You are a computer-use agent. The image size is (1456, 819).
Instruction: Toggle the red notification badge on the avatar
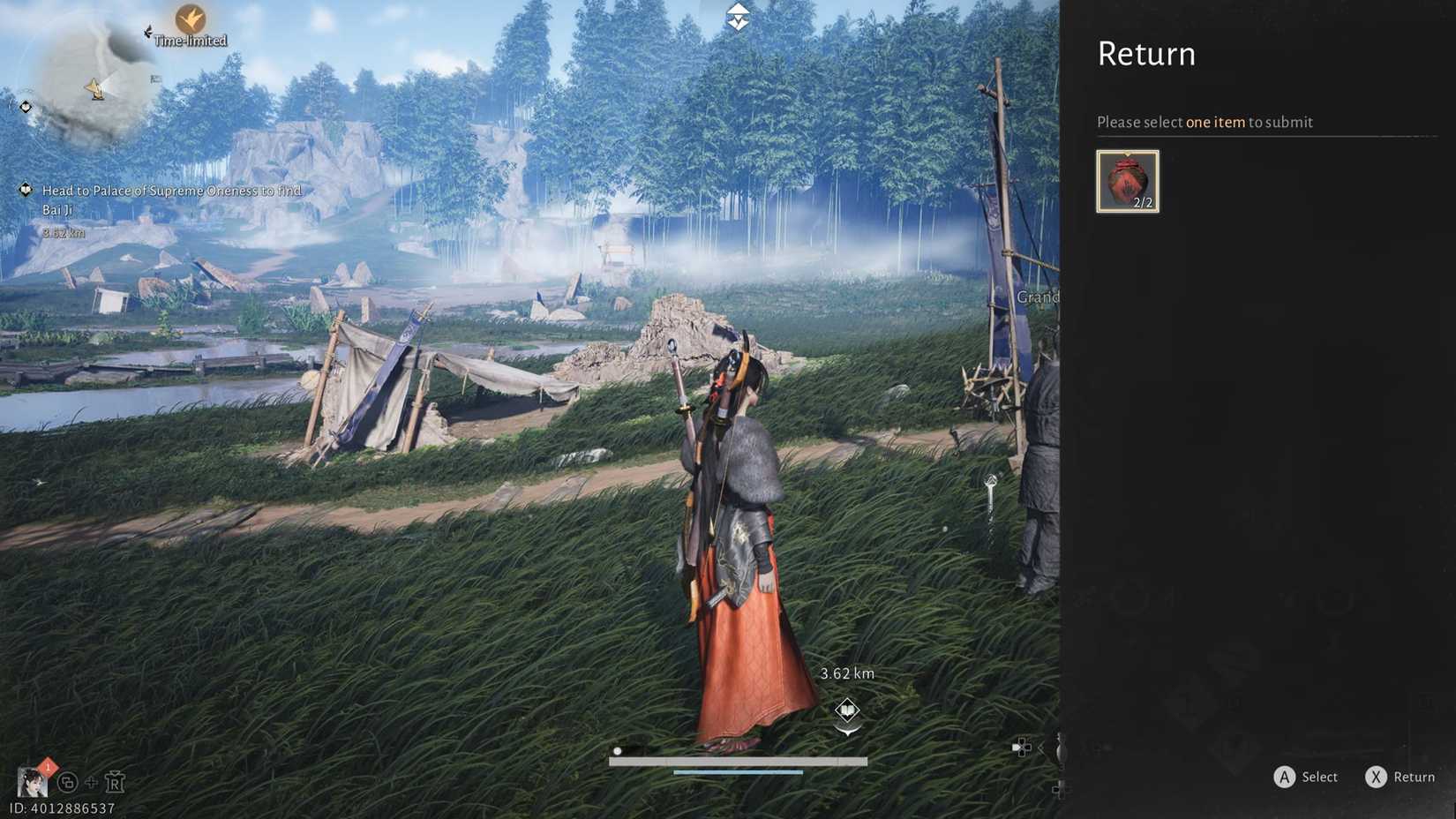pos(48,766)
